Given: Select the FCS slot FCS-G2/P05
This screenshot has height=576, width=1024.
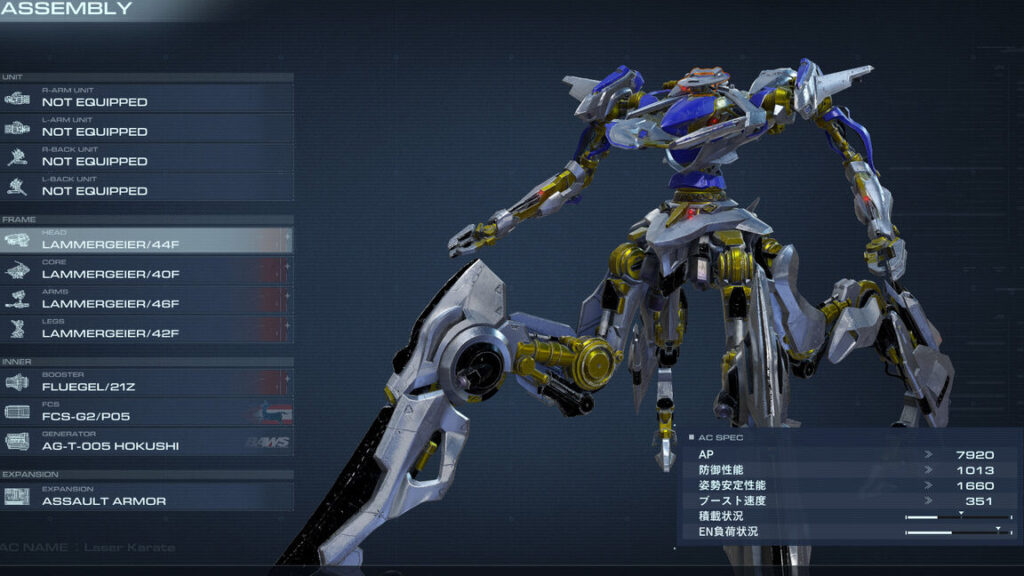Looking at the screenshot, I should 147,412.
